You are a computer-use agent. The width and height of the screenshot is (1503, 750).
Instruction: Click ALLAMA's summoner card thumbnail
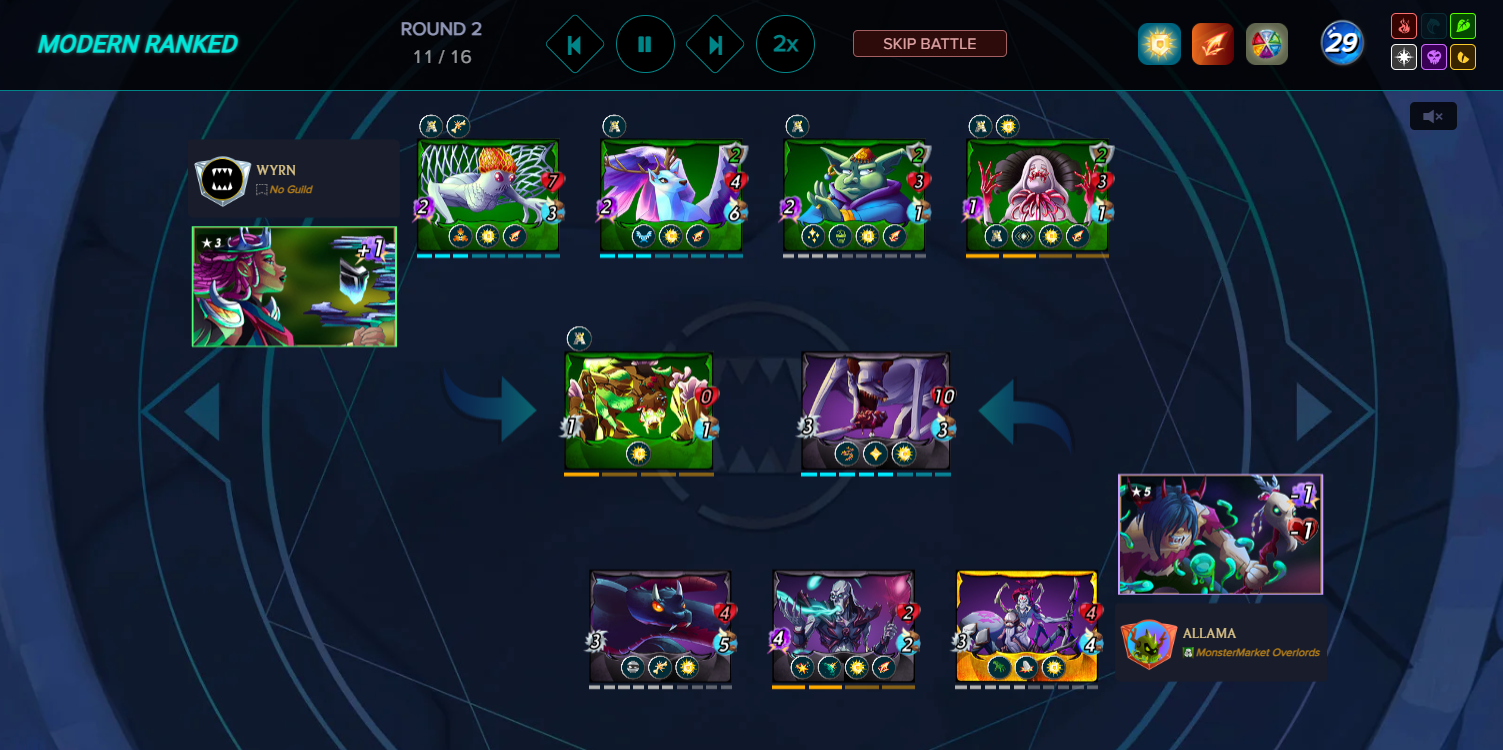(1219, 533)
